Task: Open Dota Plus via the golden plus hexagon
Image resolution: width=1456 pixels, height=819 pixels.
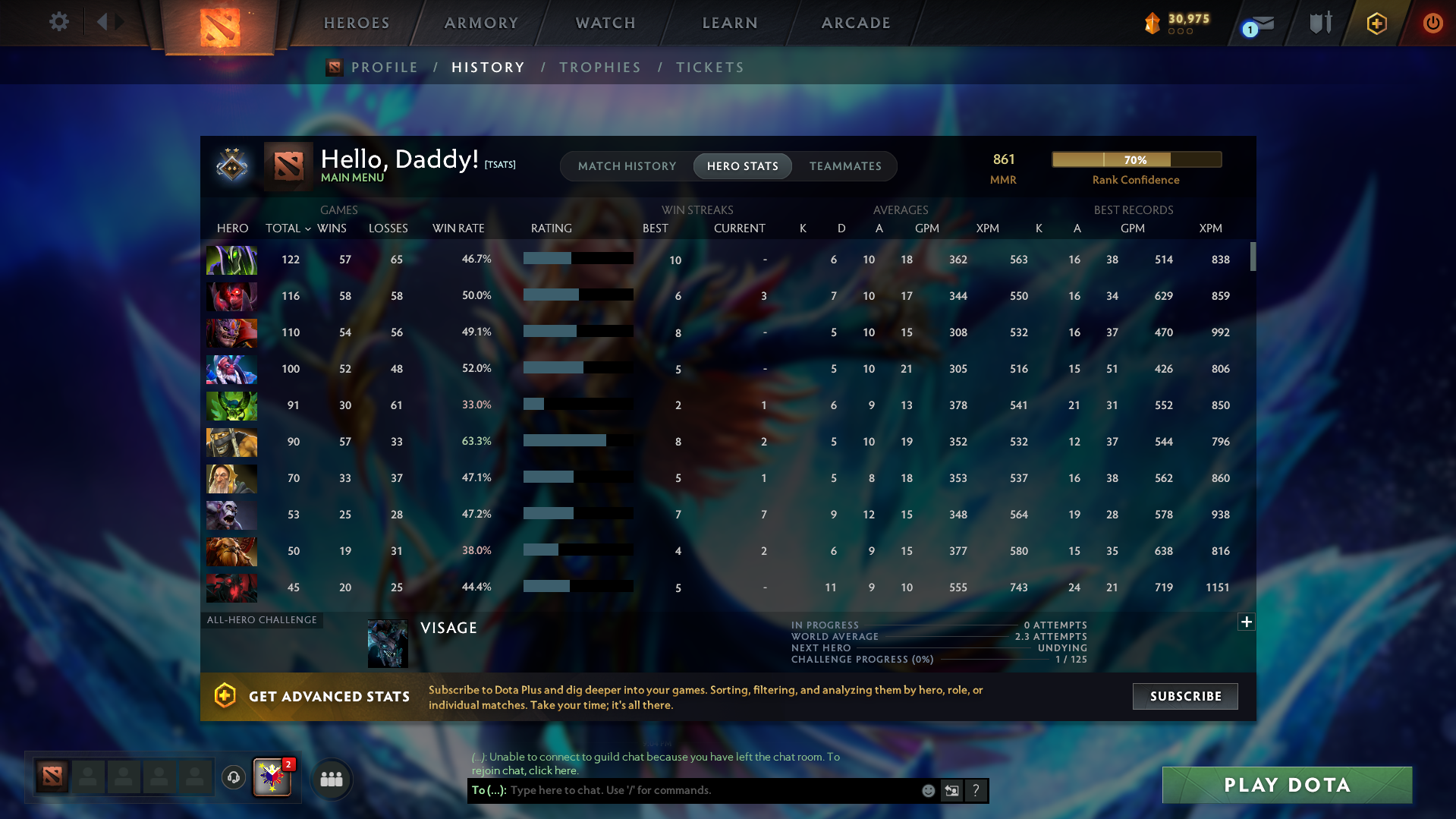Action: pos(1376,23)
